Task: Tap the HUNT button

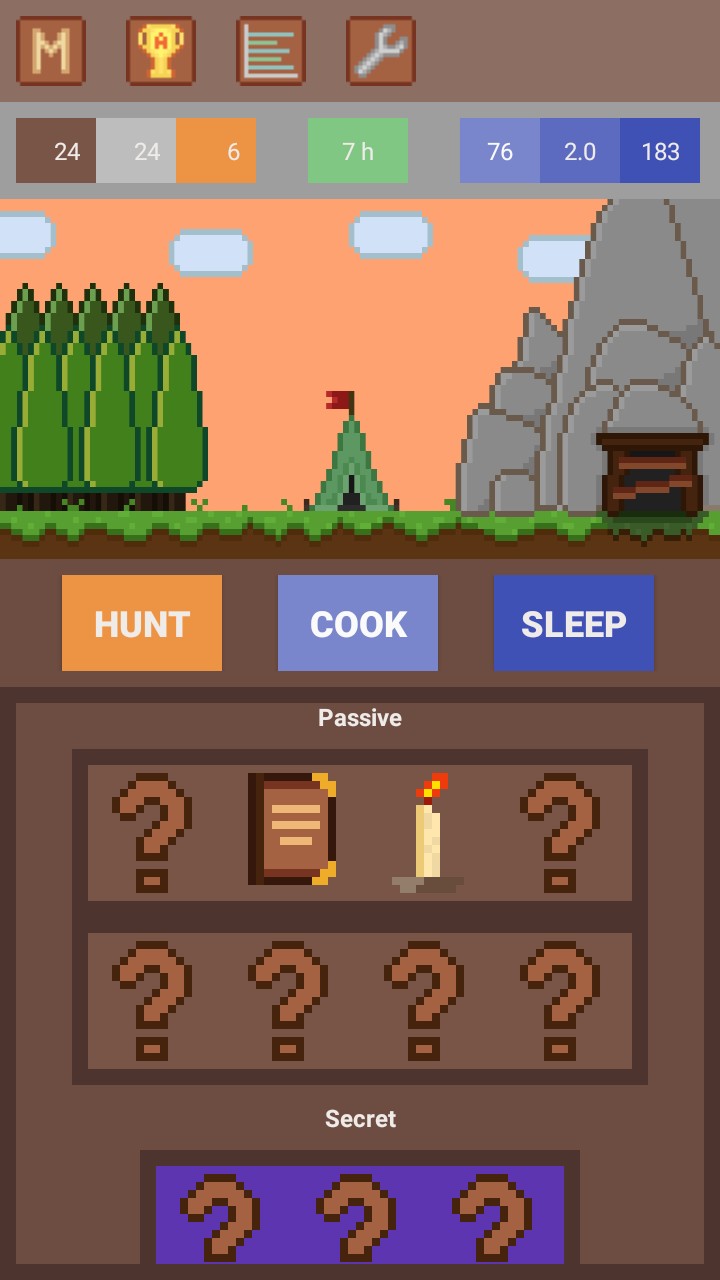Action: (142, 623)
